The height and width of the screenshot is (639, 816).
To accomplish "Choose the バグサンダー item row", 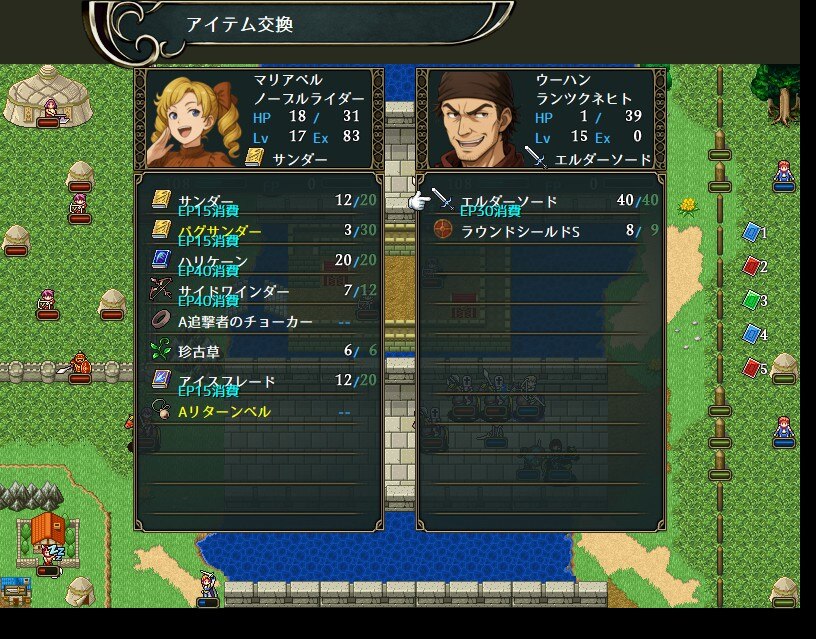I will (x=258, y=231).
